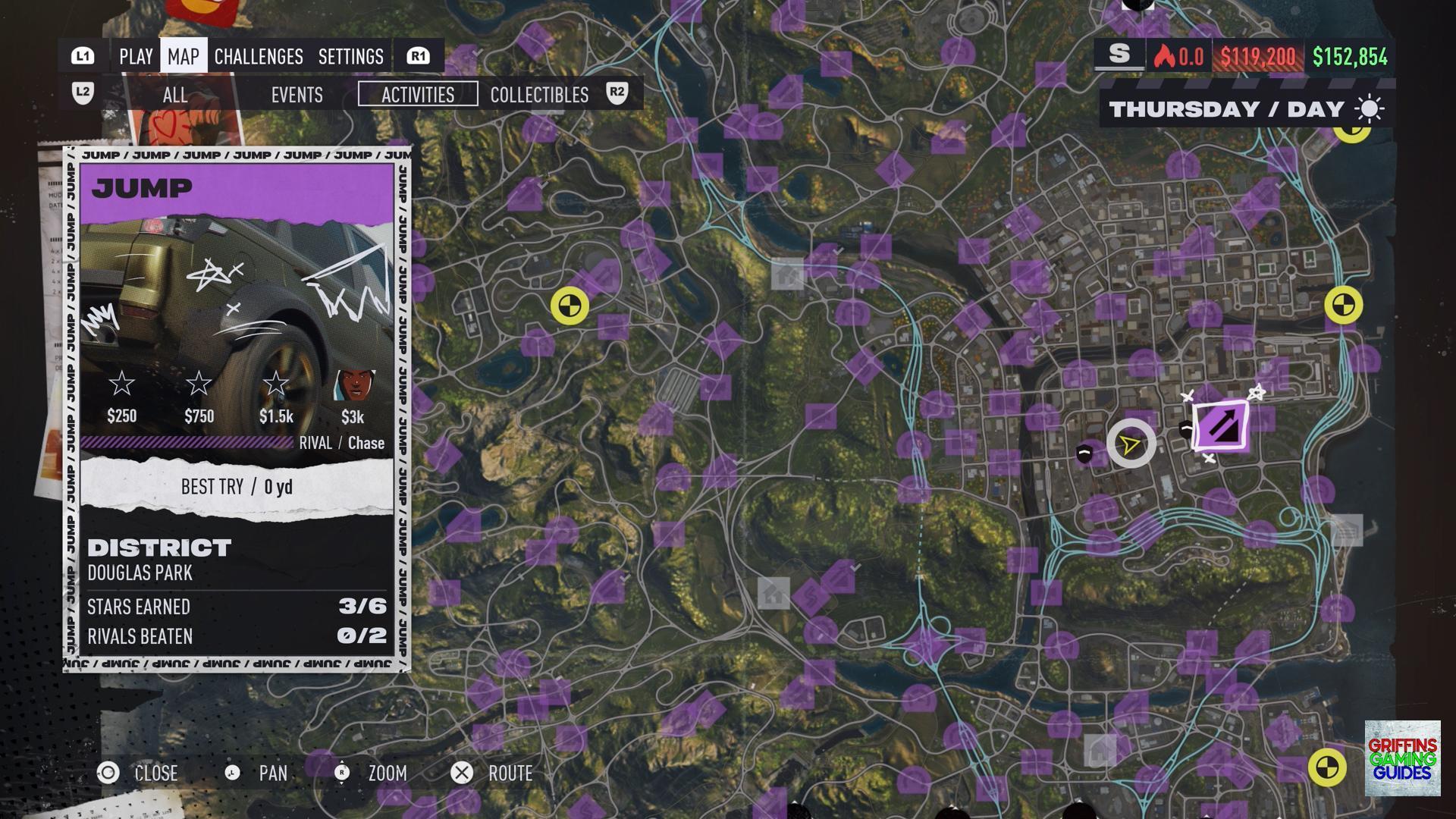Choose the ACTIVITIES map filter
1456x819 pixels.
[418, 95]
